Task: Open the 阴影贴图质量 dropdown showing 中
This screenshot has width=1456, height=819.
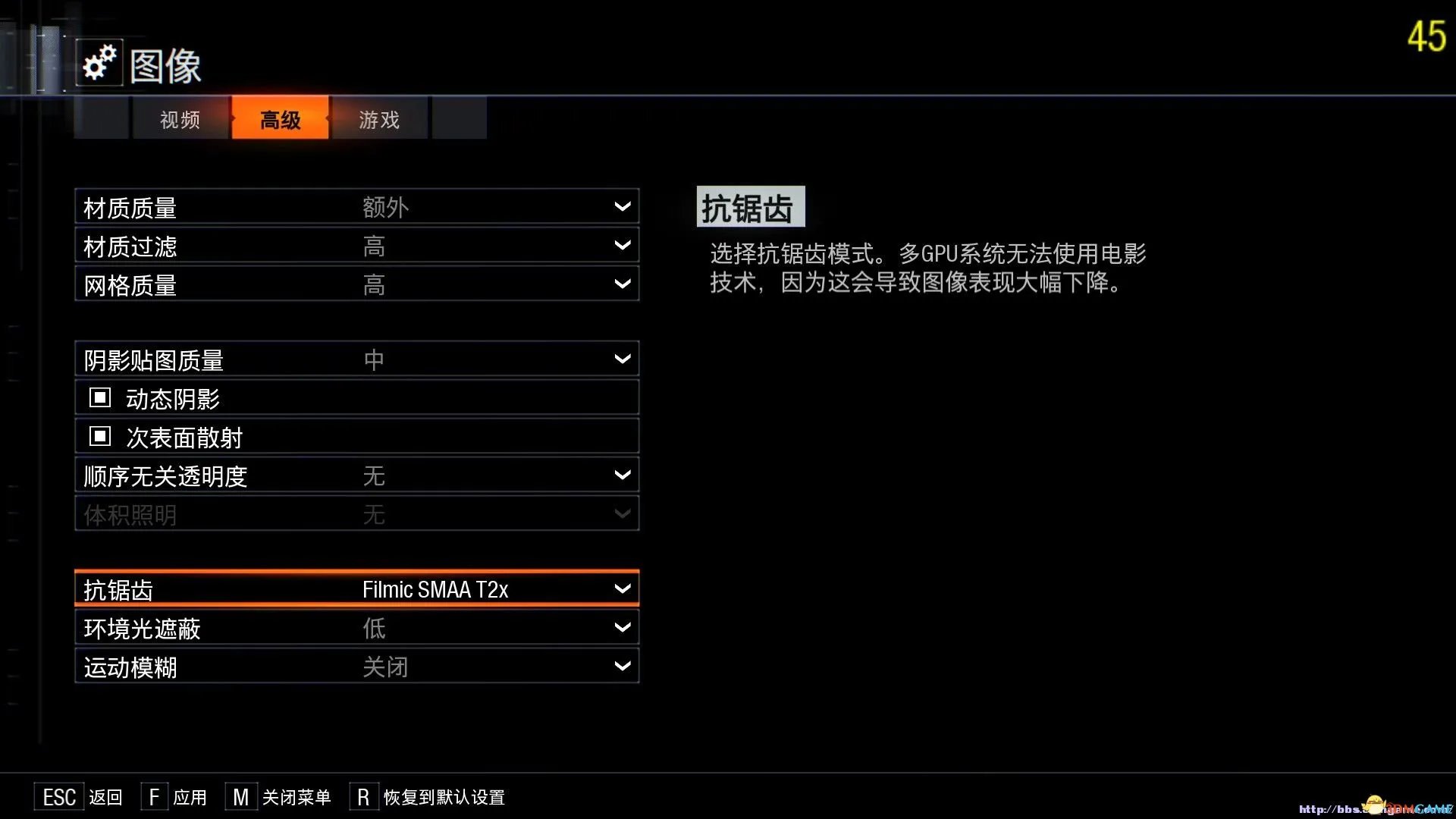Action: pos(356,358)
